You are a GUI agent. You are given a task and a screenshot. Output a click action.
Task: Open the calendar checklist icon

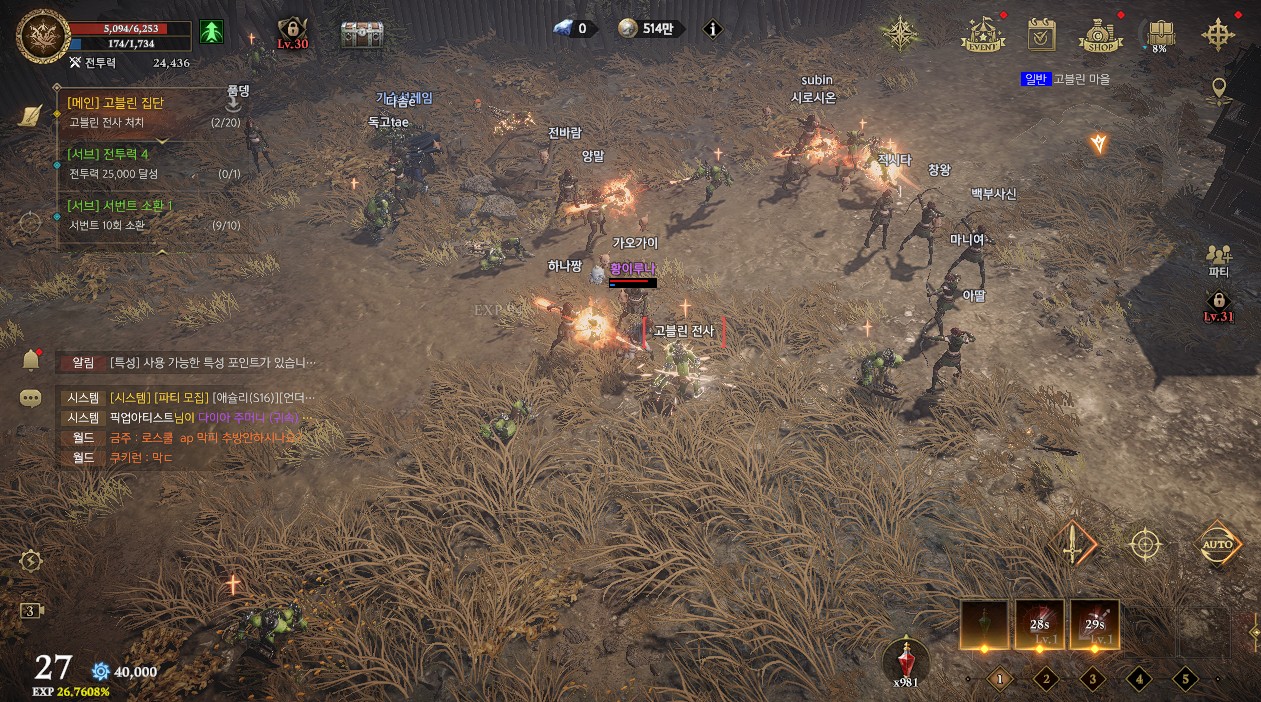click(1042, 35)
